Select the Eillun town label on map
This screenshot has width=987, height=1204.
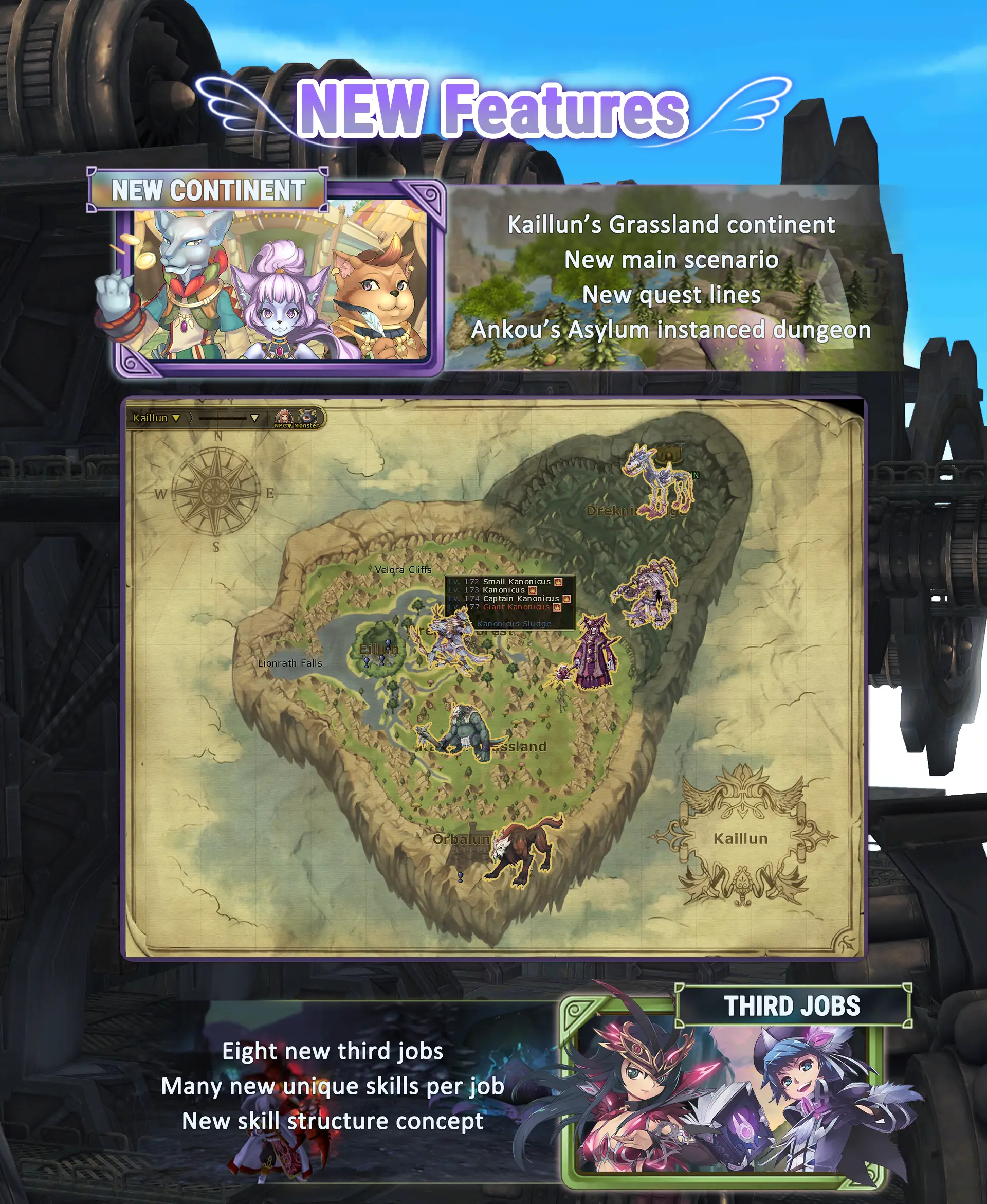pyautogui.click(x=378, y=649)
